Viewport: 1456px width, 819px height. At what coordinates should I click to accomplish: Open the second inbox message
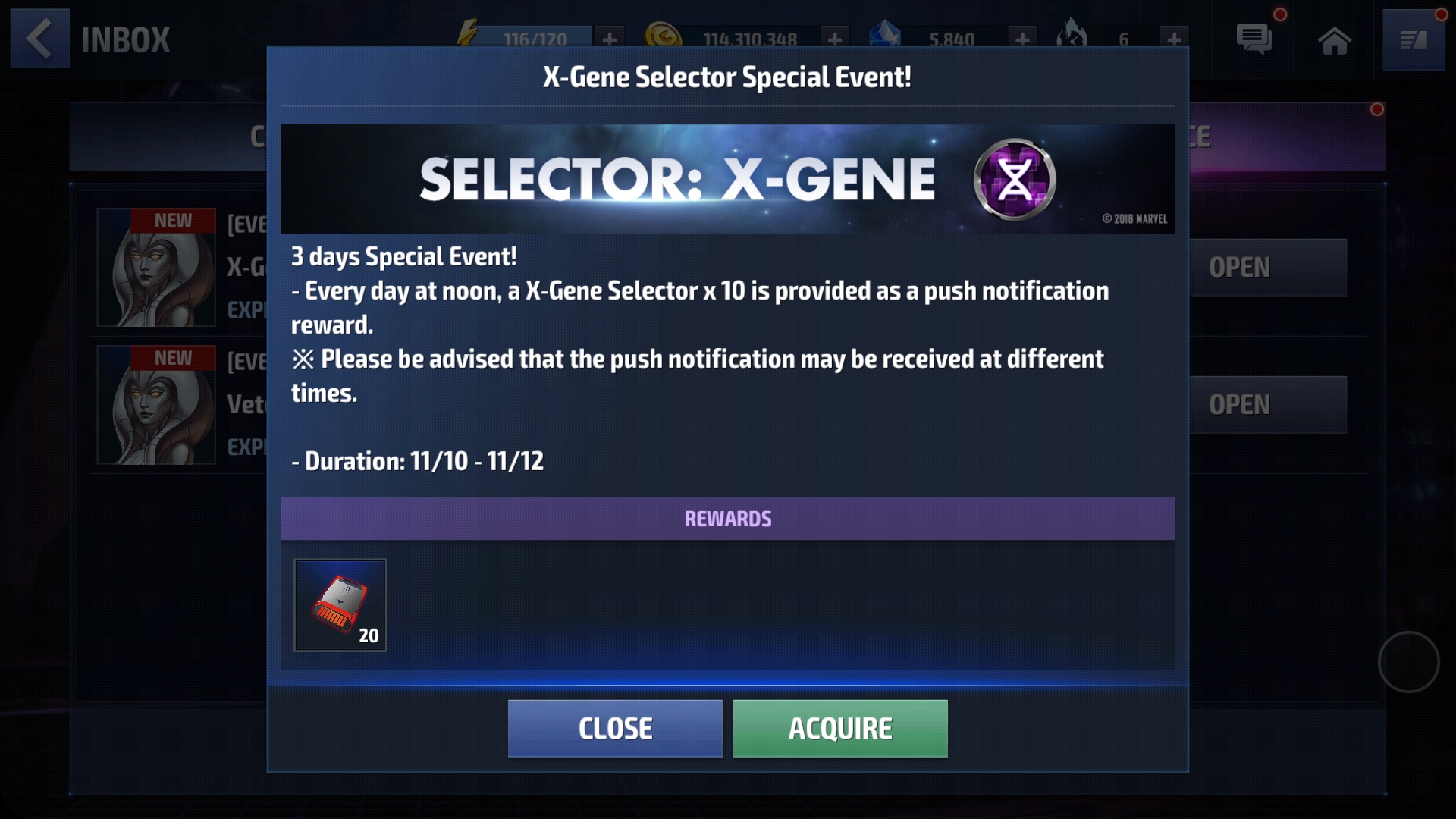[x=1268, y=405]
